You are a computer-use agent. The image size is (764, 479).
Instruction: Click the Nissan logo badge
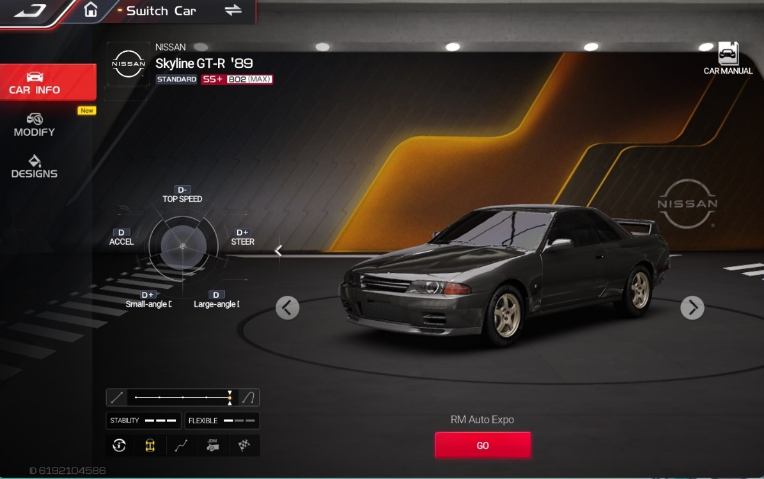tap(128, 65)
